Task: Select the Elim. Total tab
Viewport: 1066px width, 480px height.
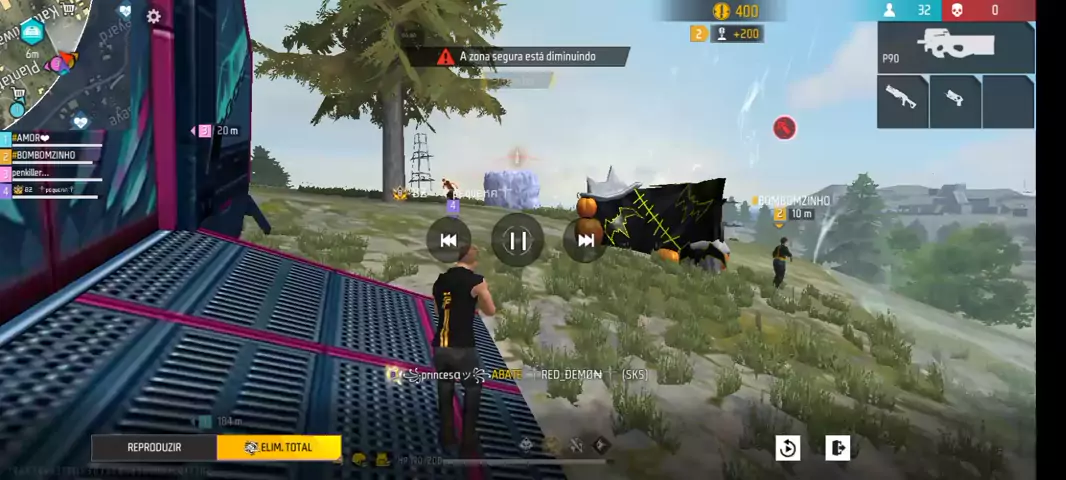Action: coord(279,447)
